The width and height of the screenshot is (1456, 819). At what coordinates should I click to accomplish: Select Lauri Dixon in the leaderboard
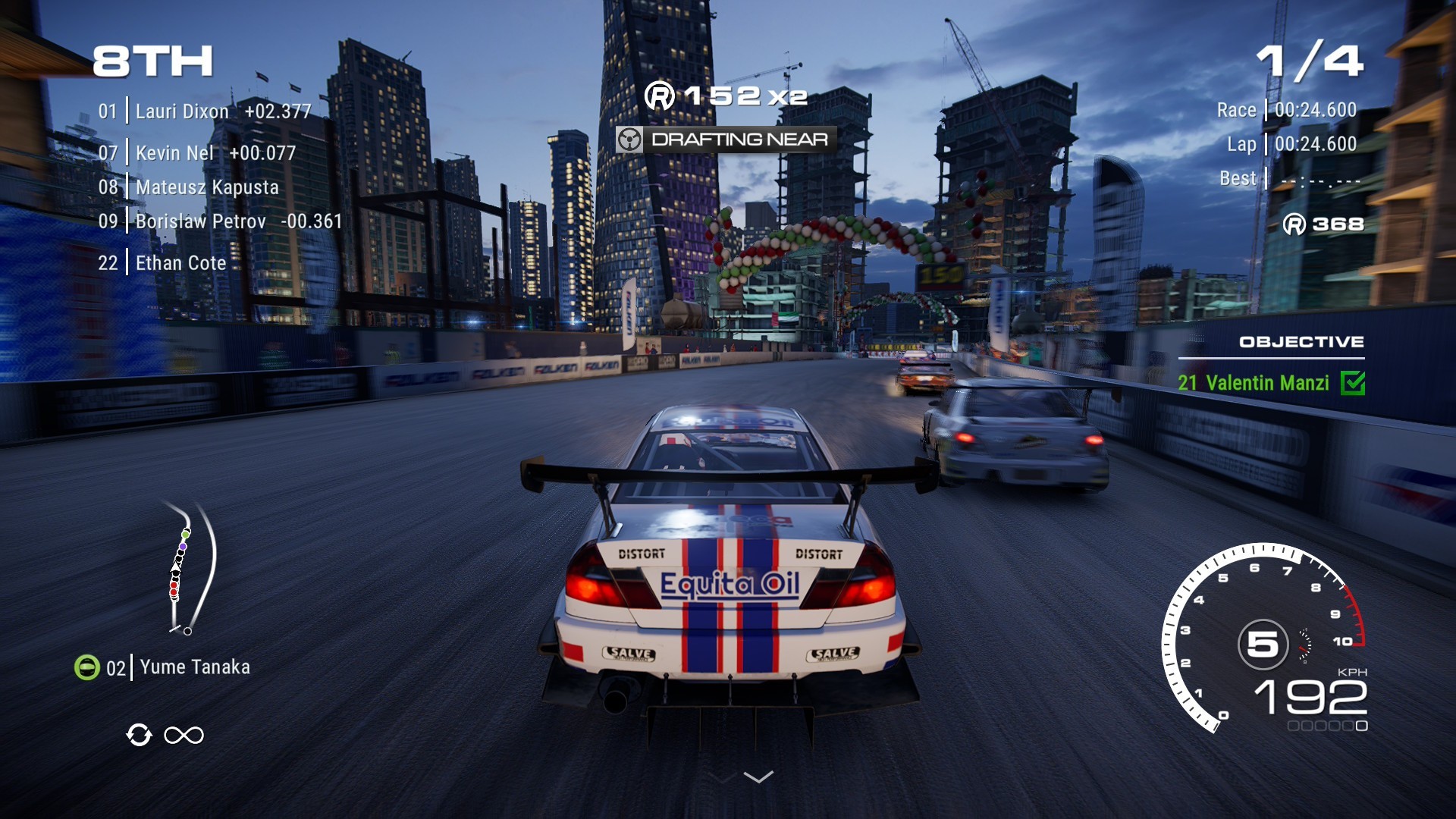coord(182,111)
